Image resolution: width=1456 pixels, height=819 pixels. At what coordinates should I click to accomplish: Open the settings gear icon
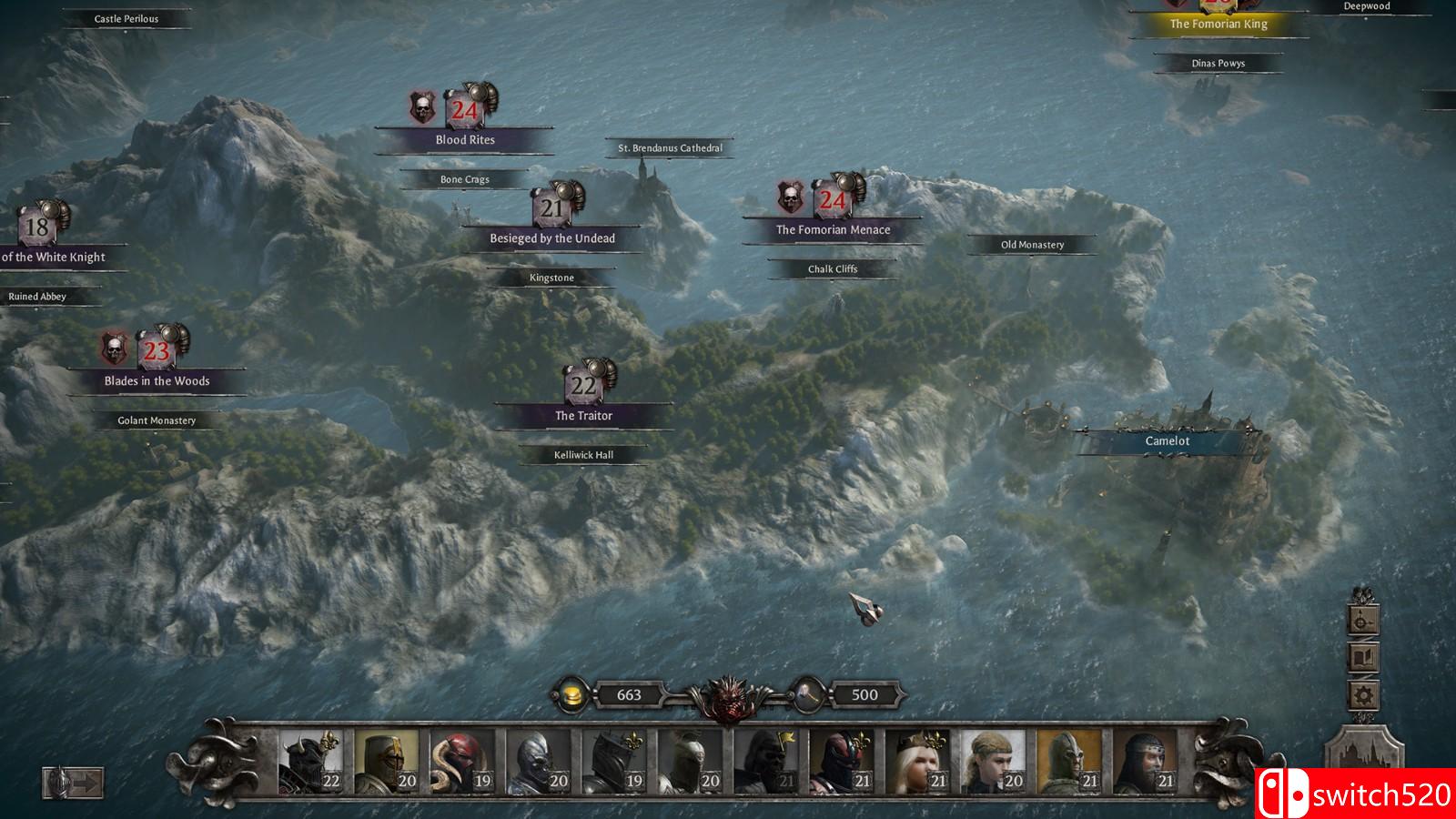pos(1362,696)
